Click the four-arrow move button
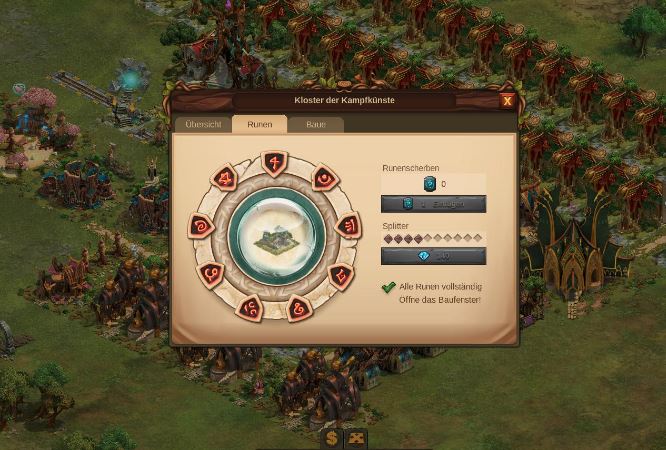 (355, 438)
